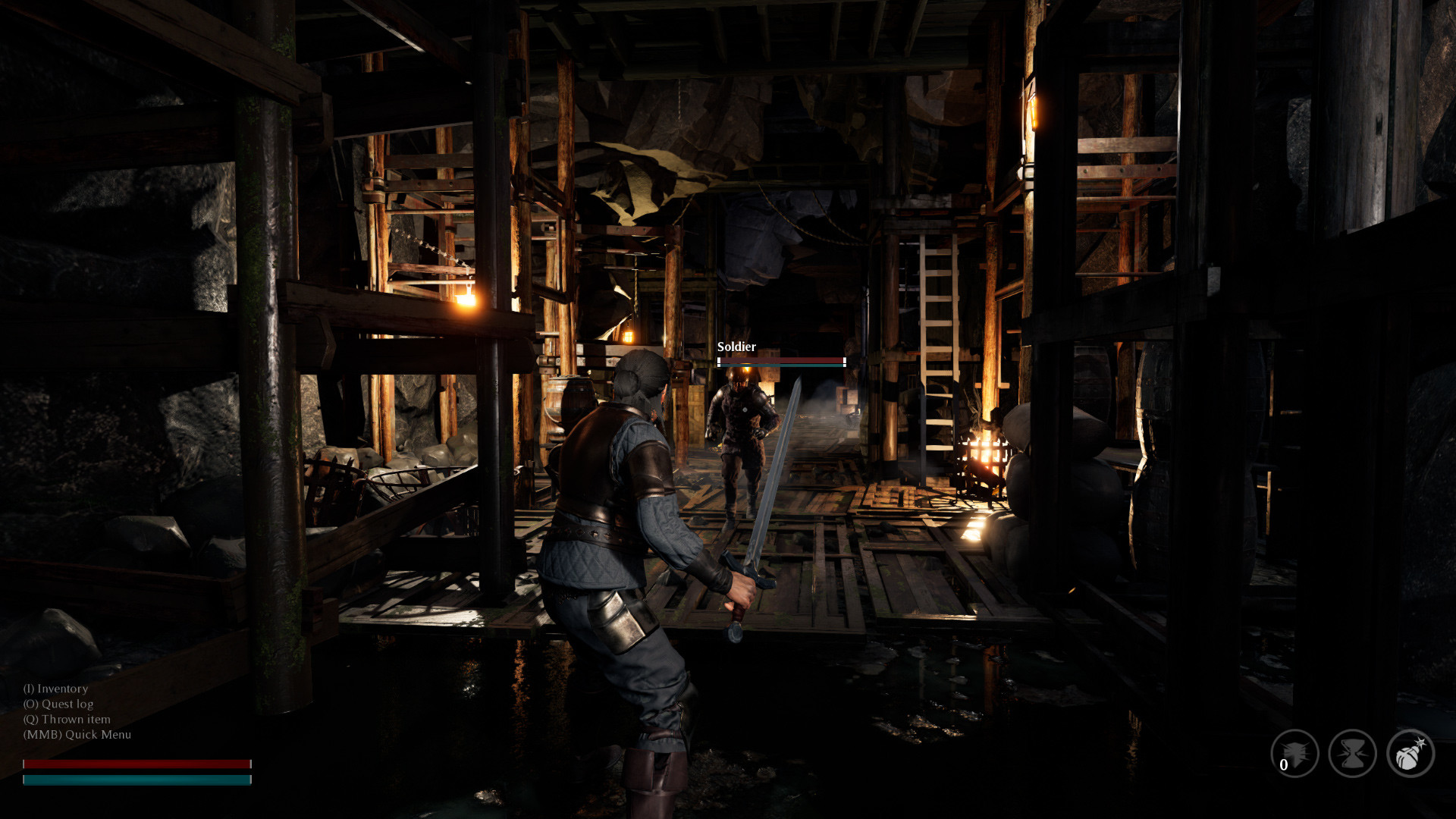Select the Quest log keybind label

tap(59, 704)
